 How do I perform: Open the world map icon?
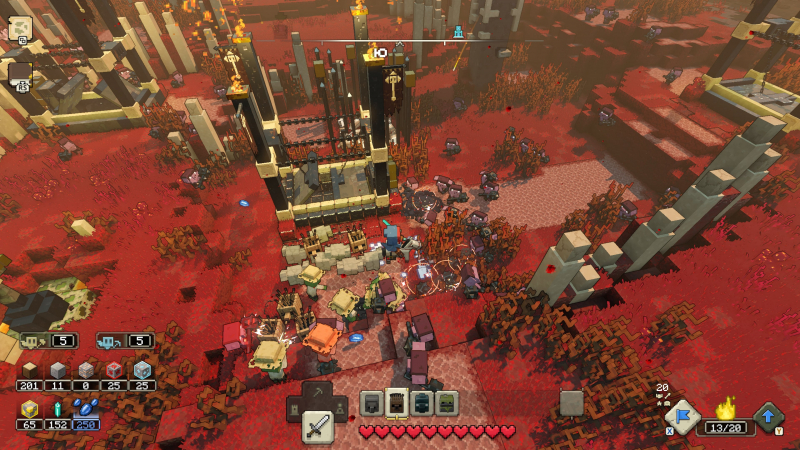[x=20, y=28]
